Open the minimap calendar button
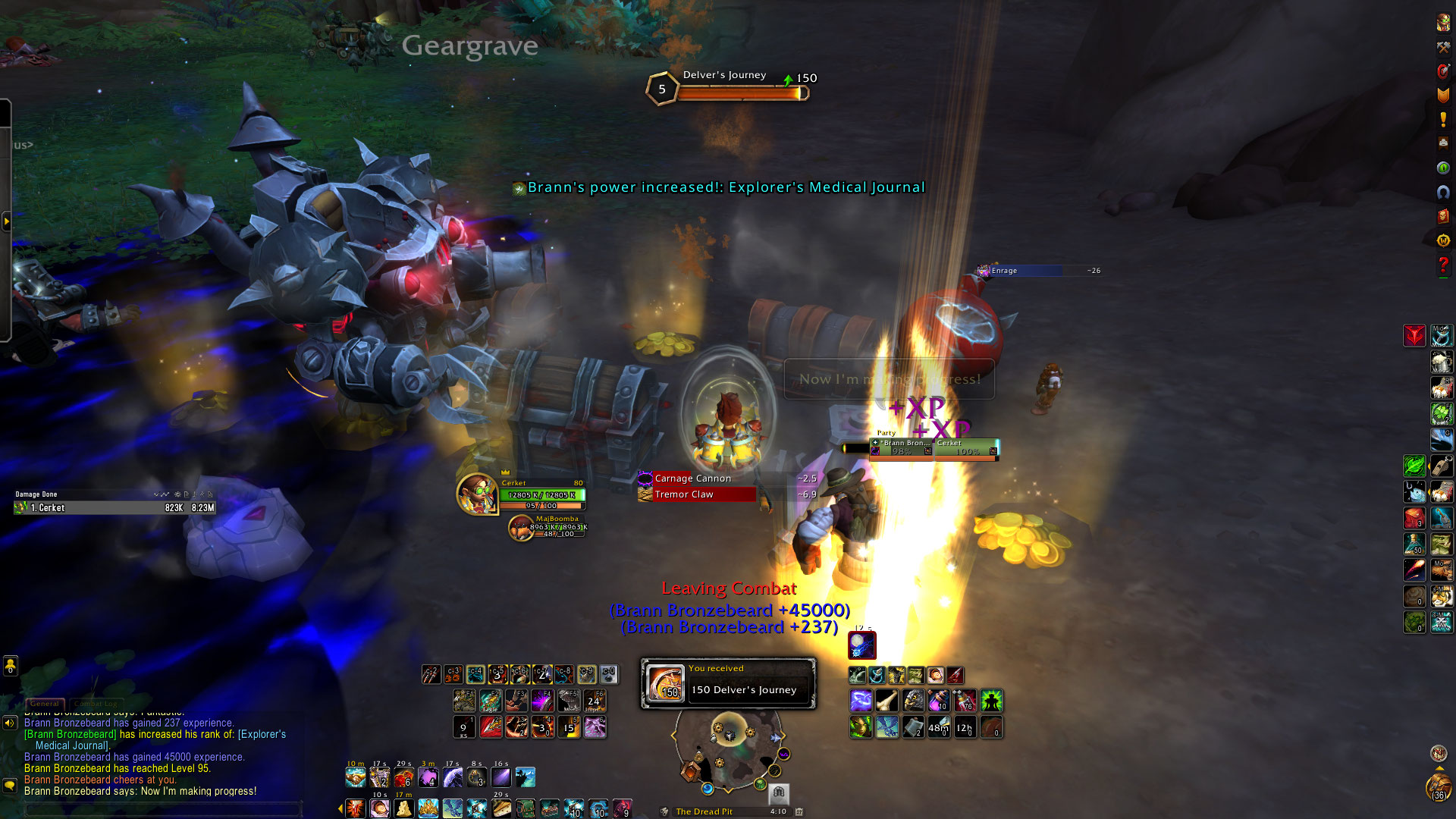 coord(799,811)
